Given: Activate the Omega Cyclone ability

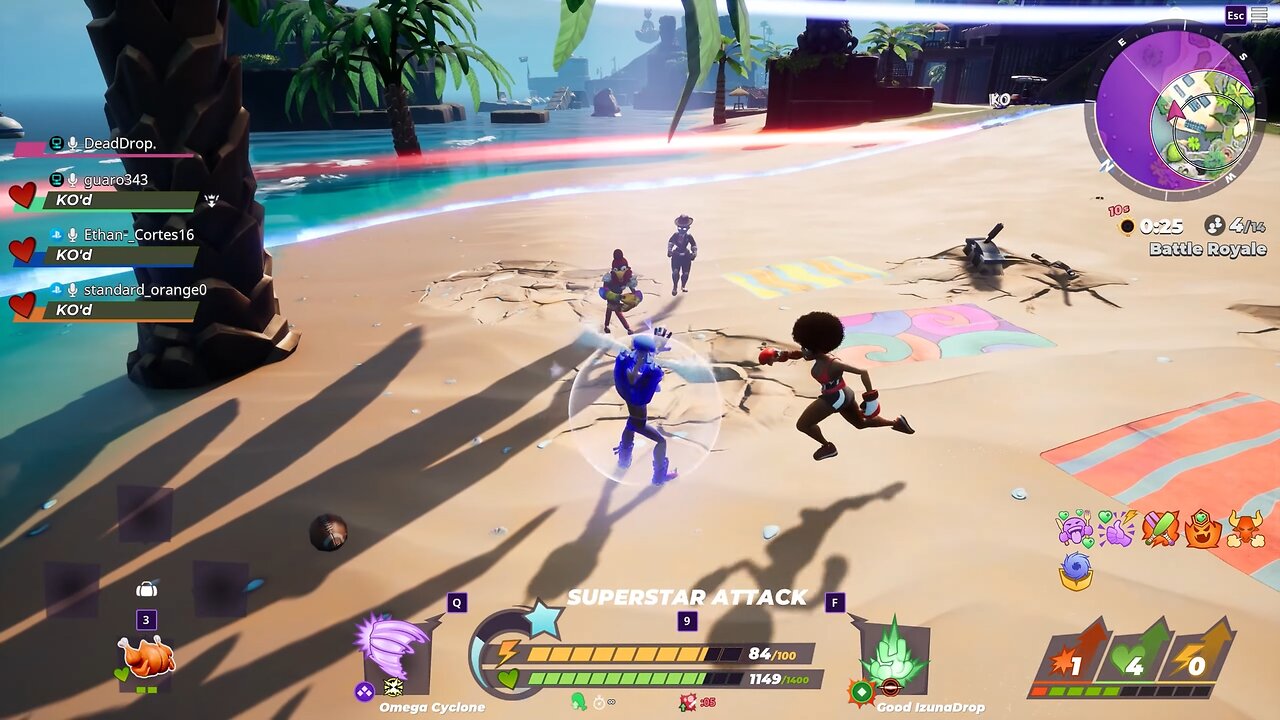Looking at the screenshot, I should tap(397, 653).
